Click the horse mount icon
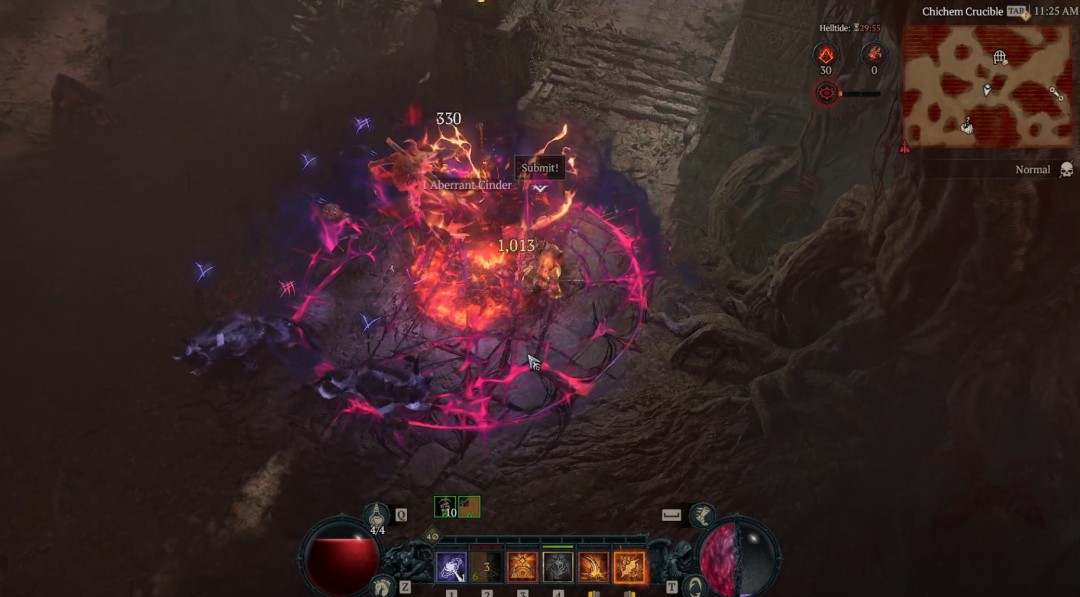1080x597 pixels. coord(380,587)
